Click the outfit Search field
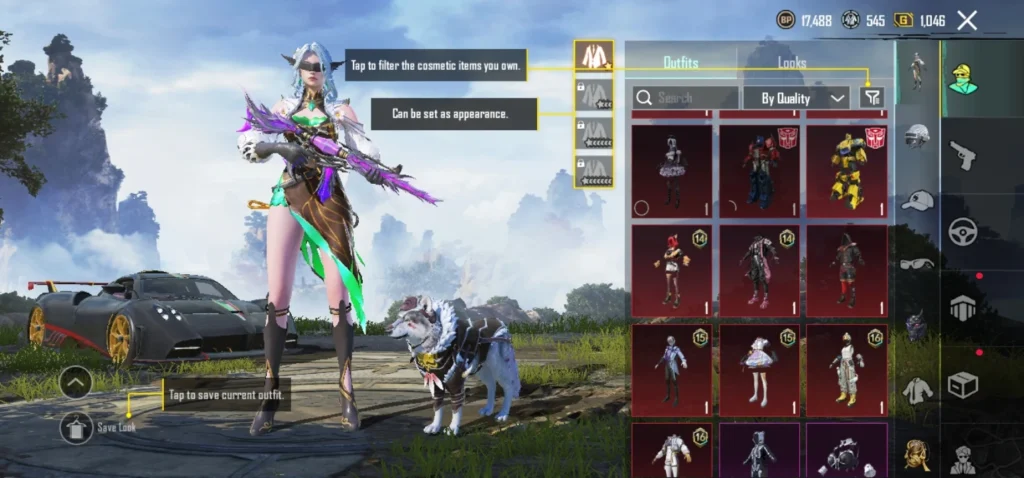 (x=686, y=98)
